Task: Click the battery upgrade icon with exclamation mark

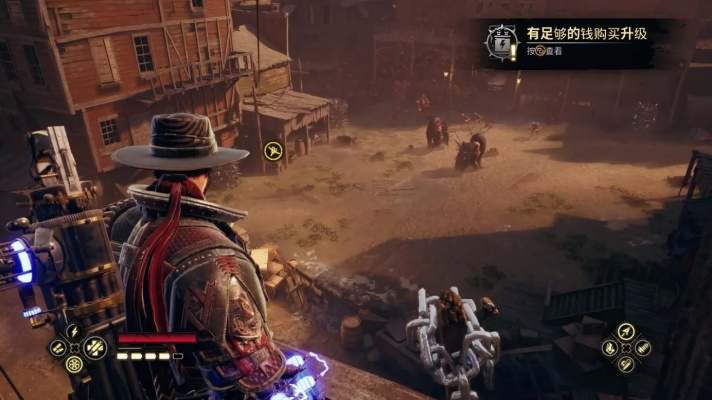Action: [499, 41]
